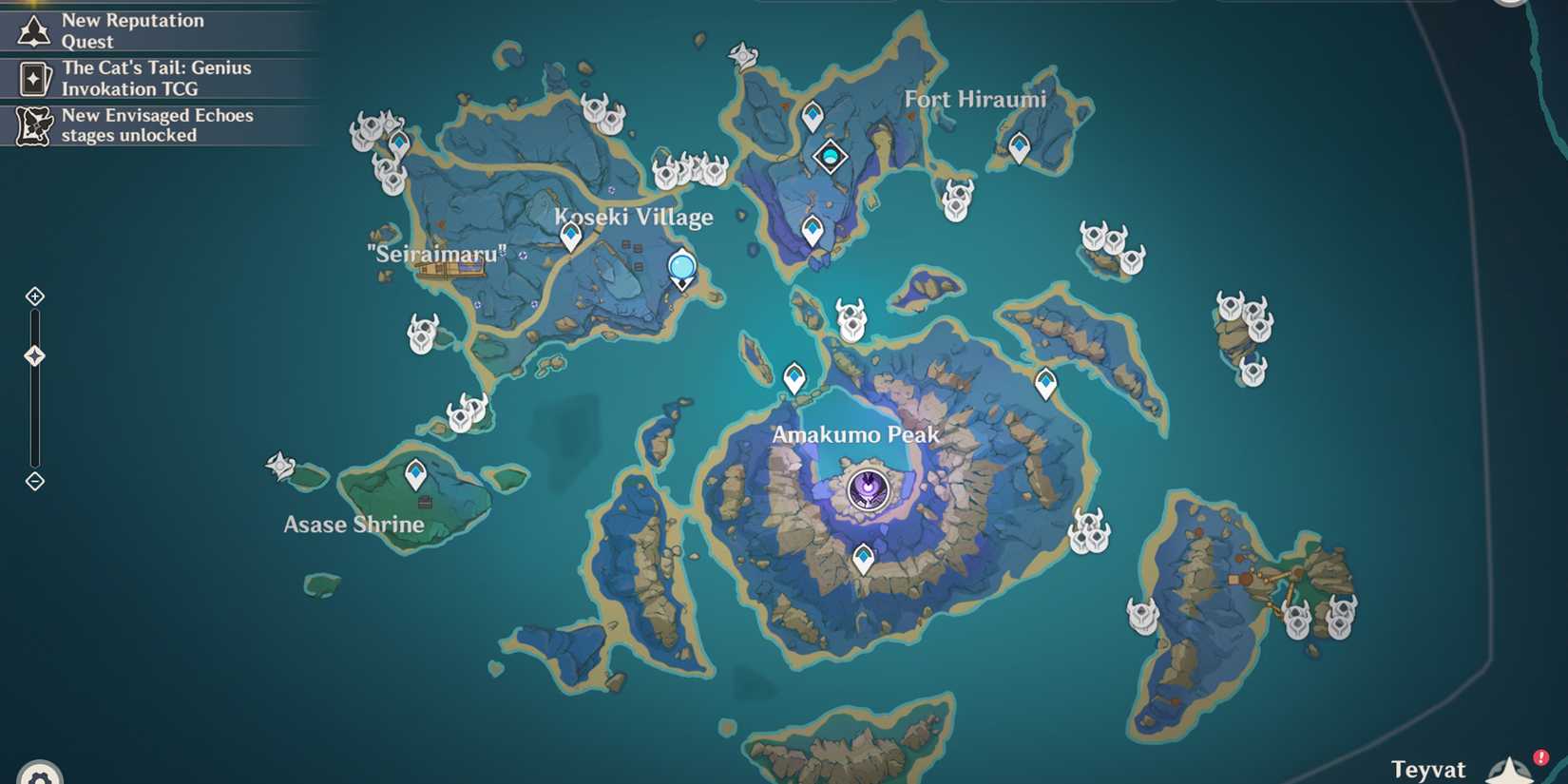
Task: Zoom in with the plus control above the slider
Action: coord(35,296)
